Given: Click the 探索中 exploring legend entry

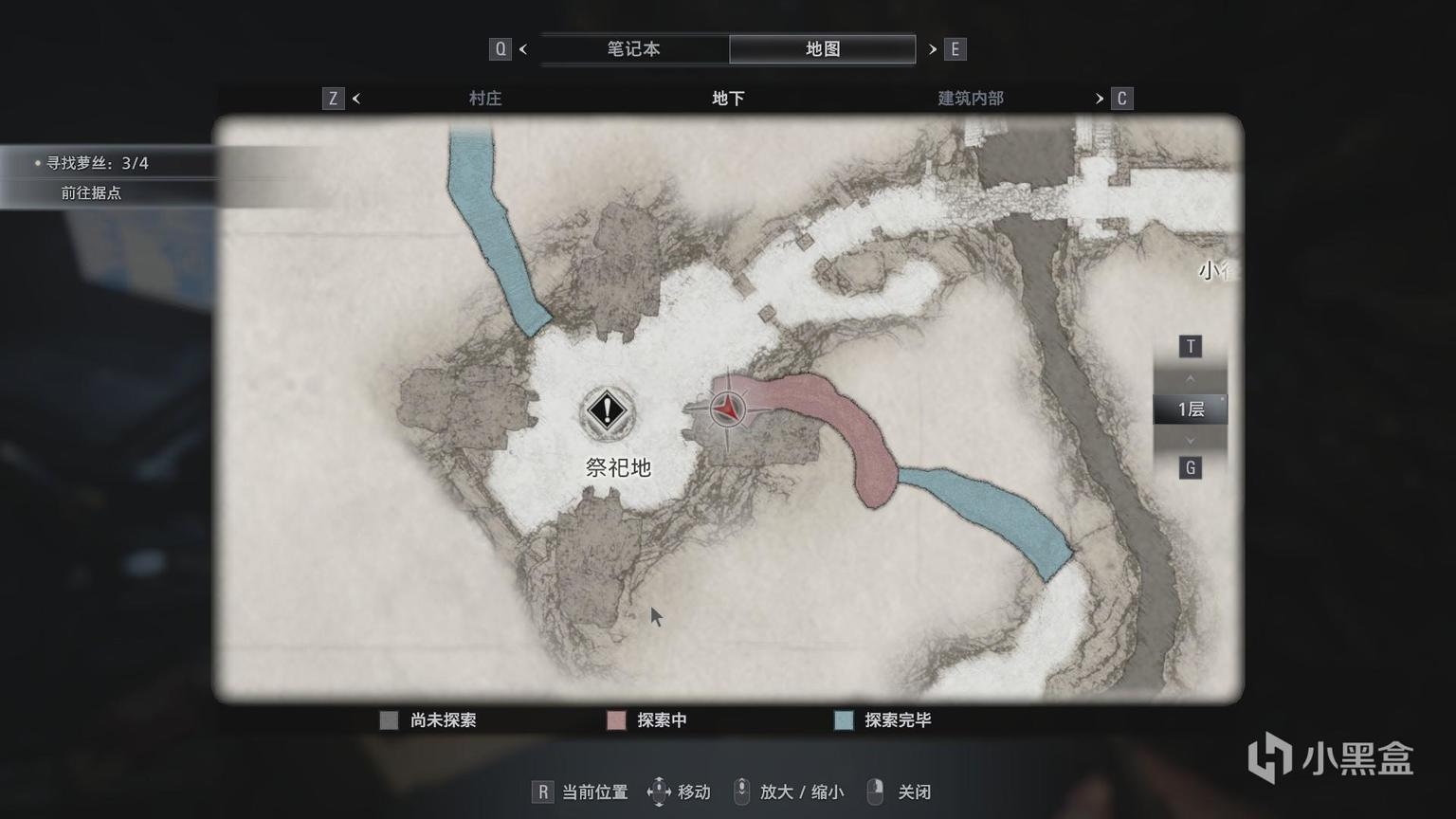Looking at the screenshot, I should click(647, 720).
